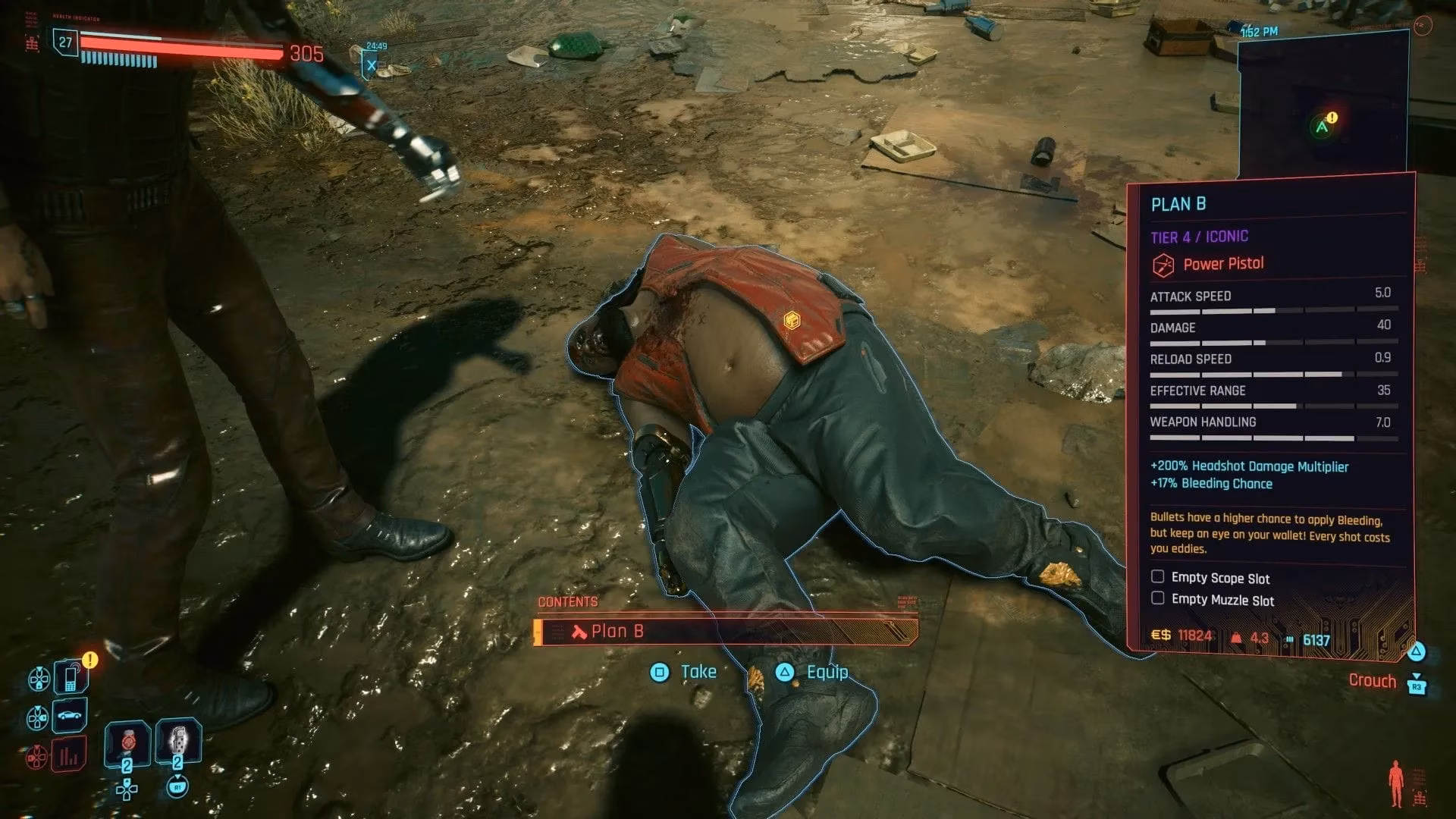Click the red stats bar chart icon

(67, 753)
